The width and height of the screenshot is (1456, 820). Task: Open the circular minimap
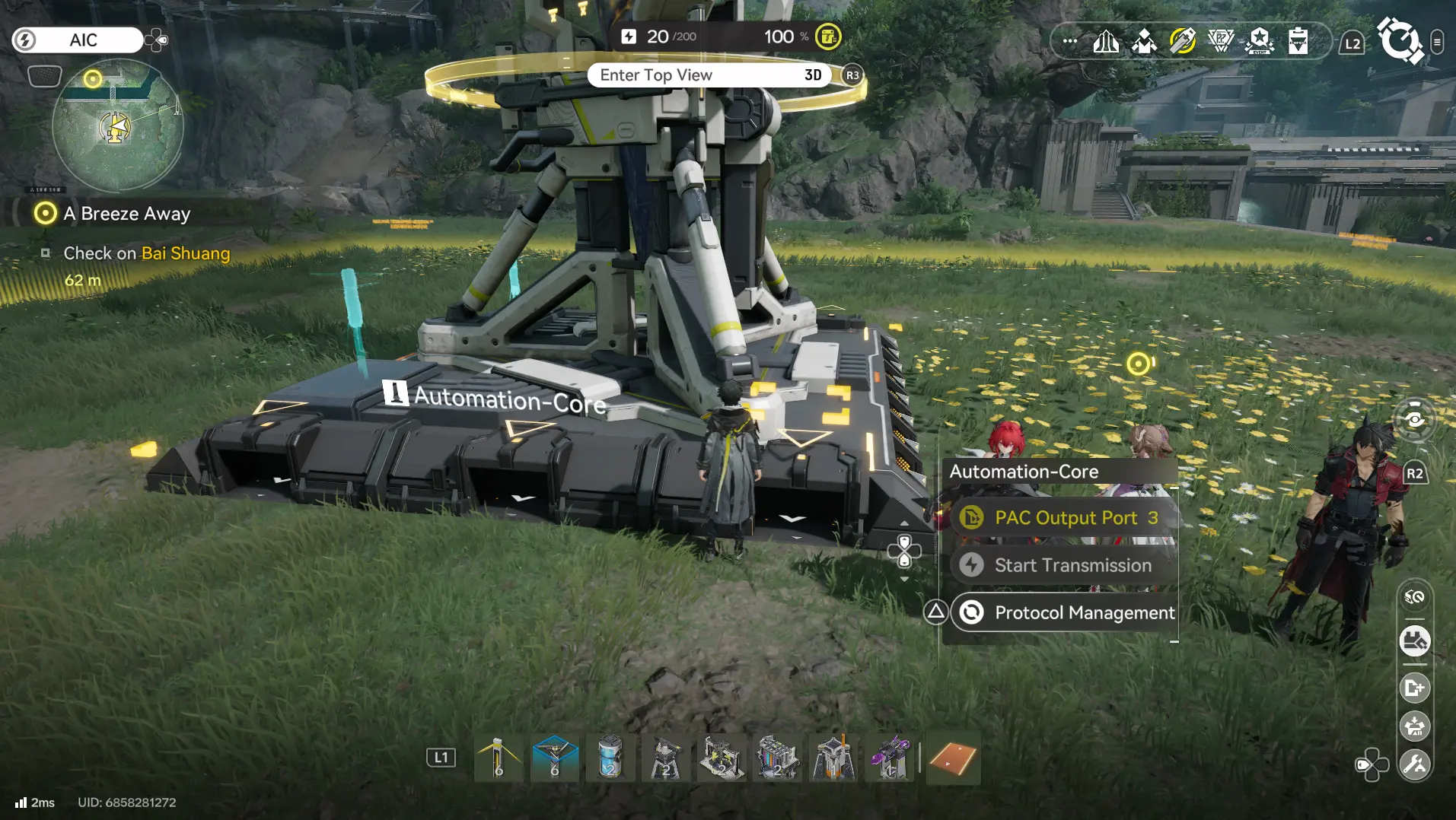click(118, 126)
